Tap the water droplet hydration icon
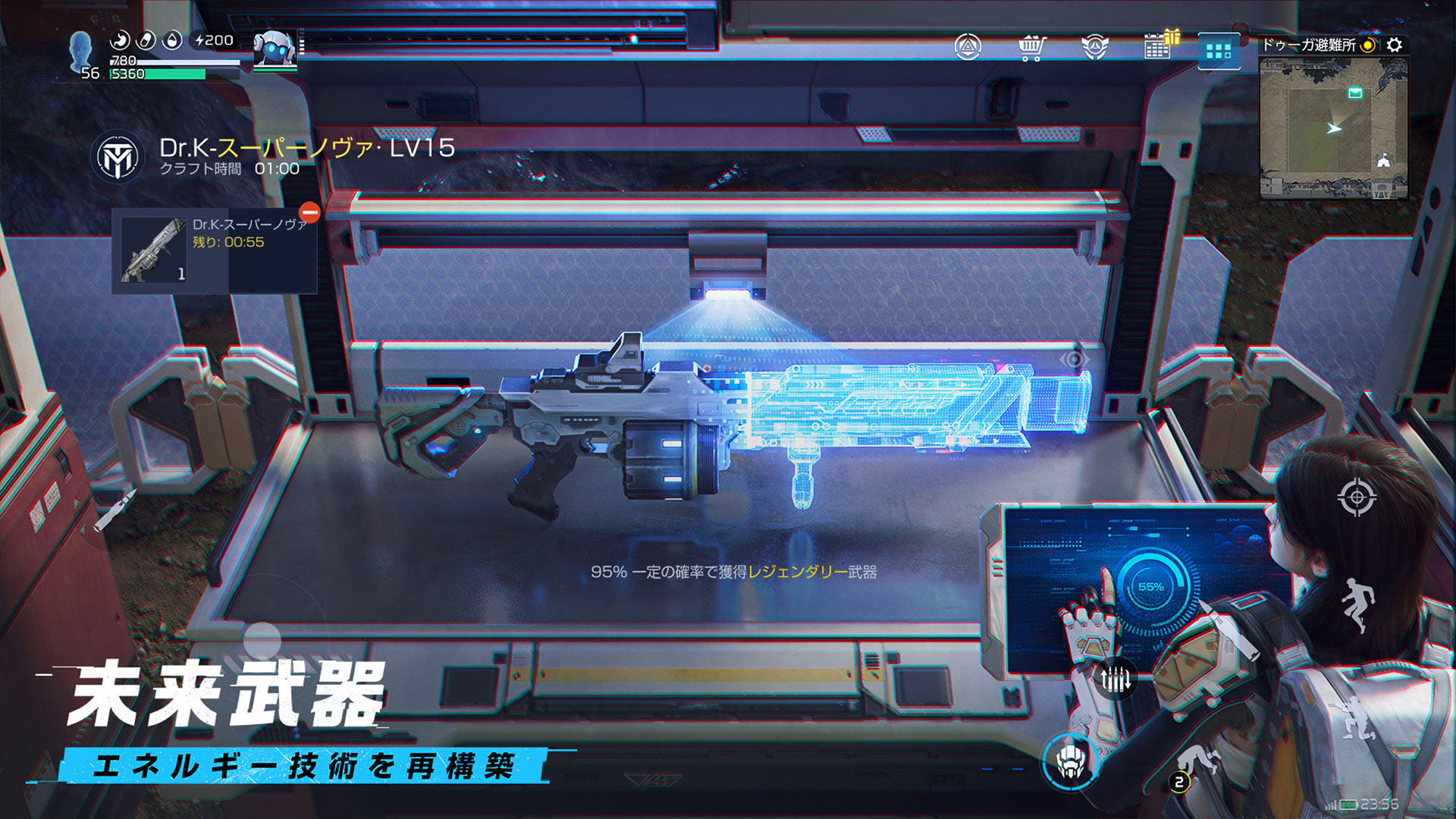The height and width of the screenshot is (819, 1456). 172,39
